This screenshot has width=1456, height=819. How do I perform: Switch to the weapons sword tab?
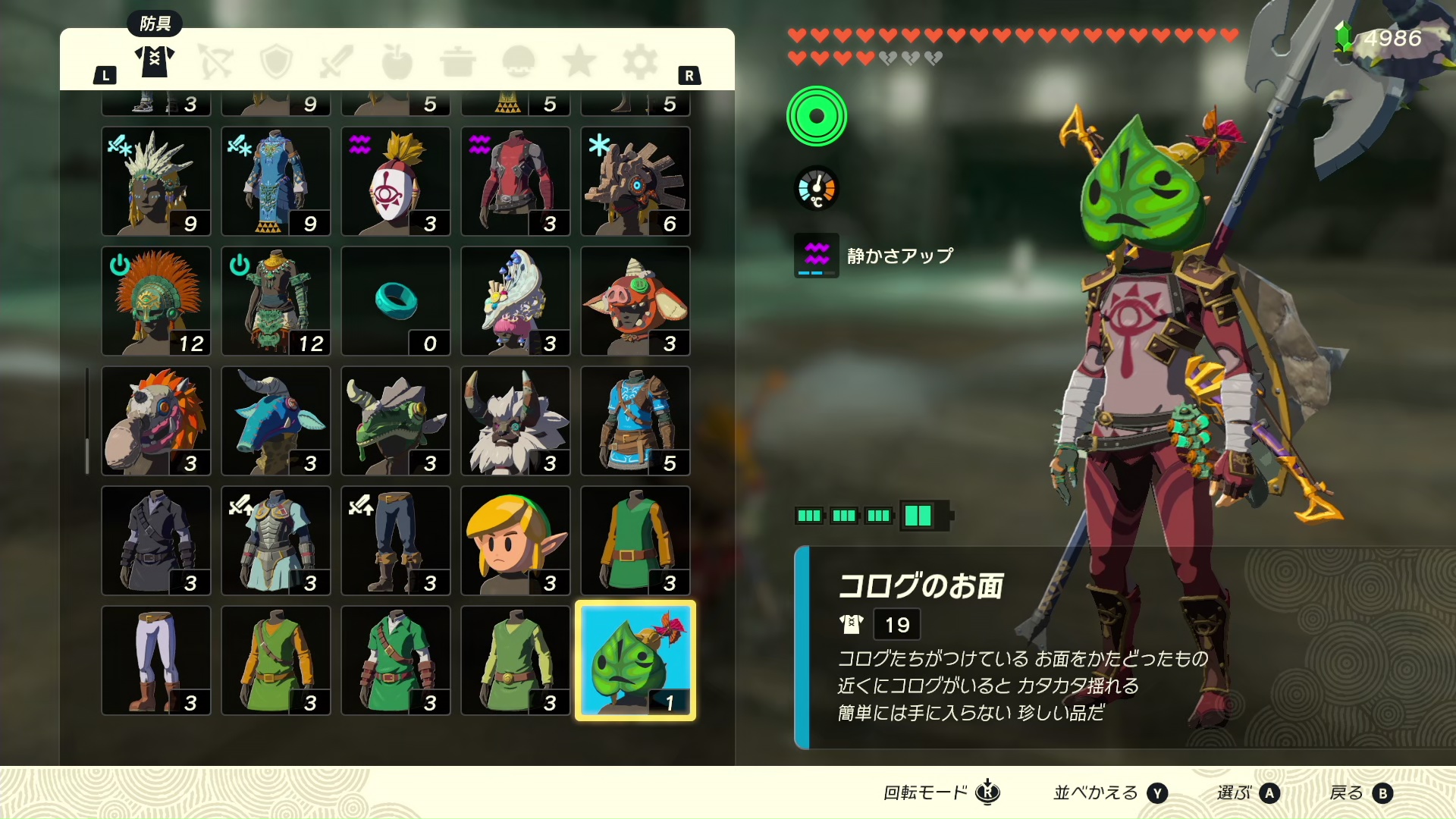pos(337,61)
